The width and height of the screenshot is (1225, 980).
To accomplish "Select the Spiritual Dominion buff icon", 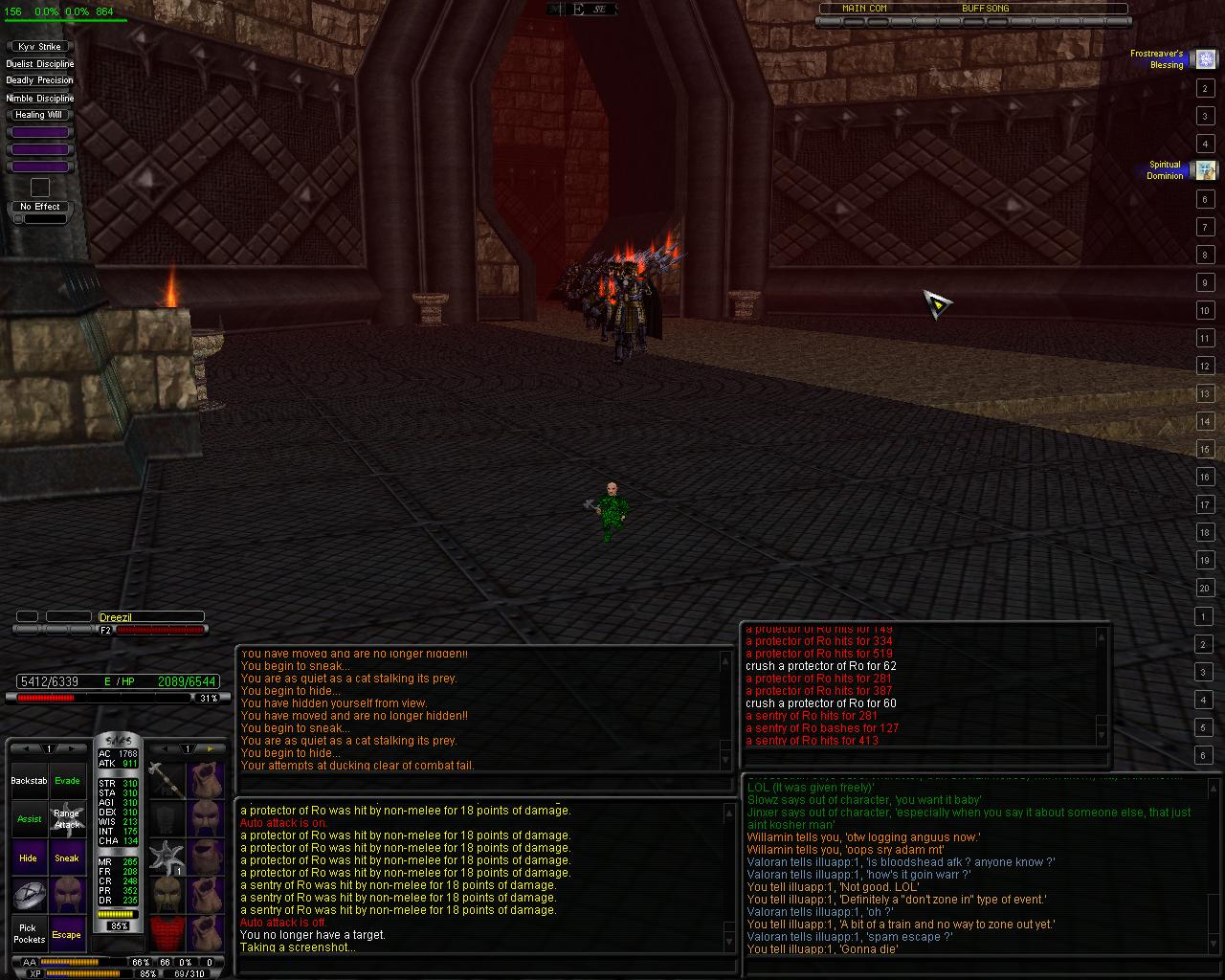I will coord(1206,170).
